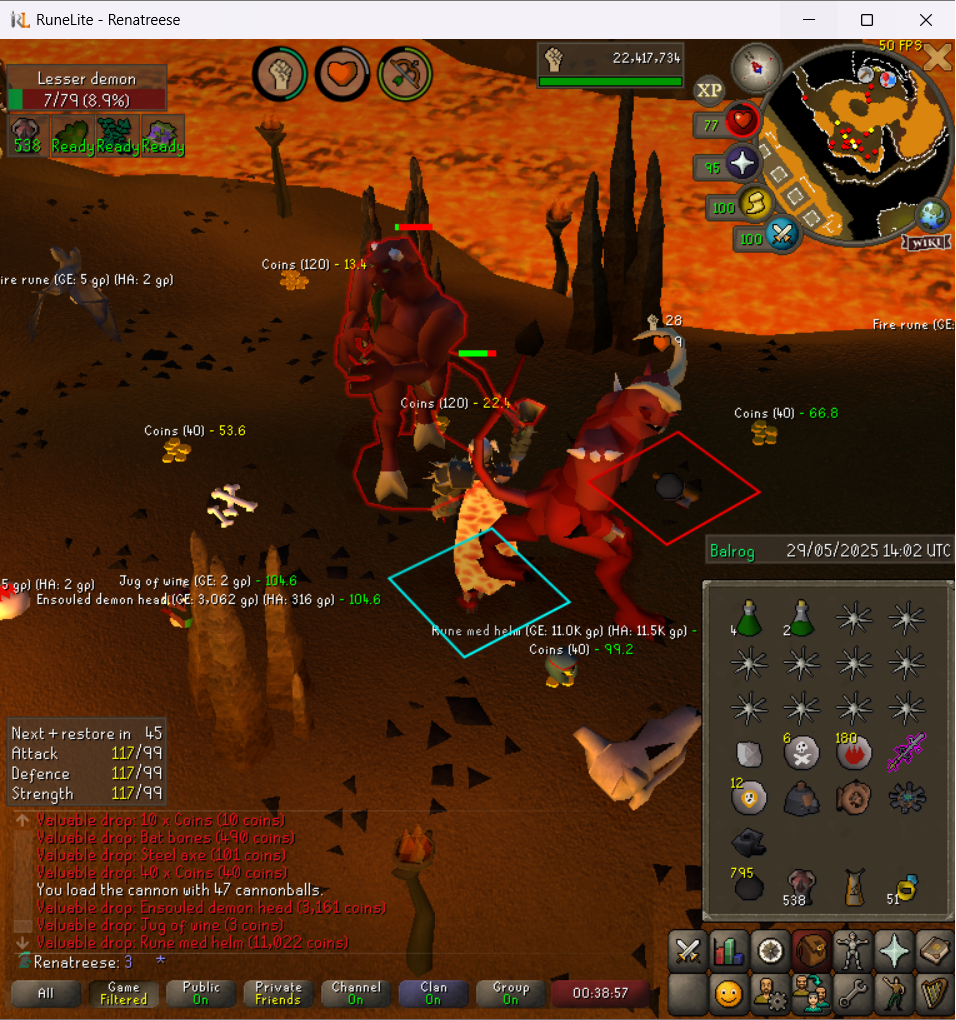Open the Worn Equipment tab

[x=850, y=951]
